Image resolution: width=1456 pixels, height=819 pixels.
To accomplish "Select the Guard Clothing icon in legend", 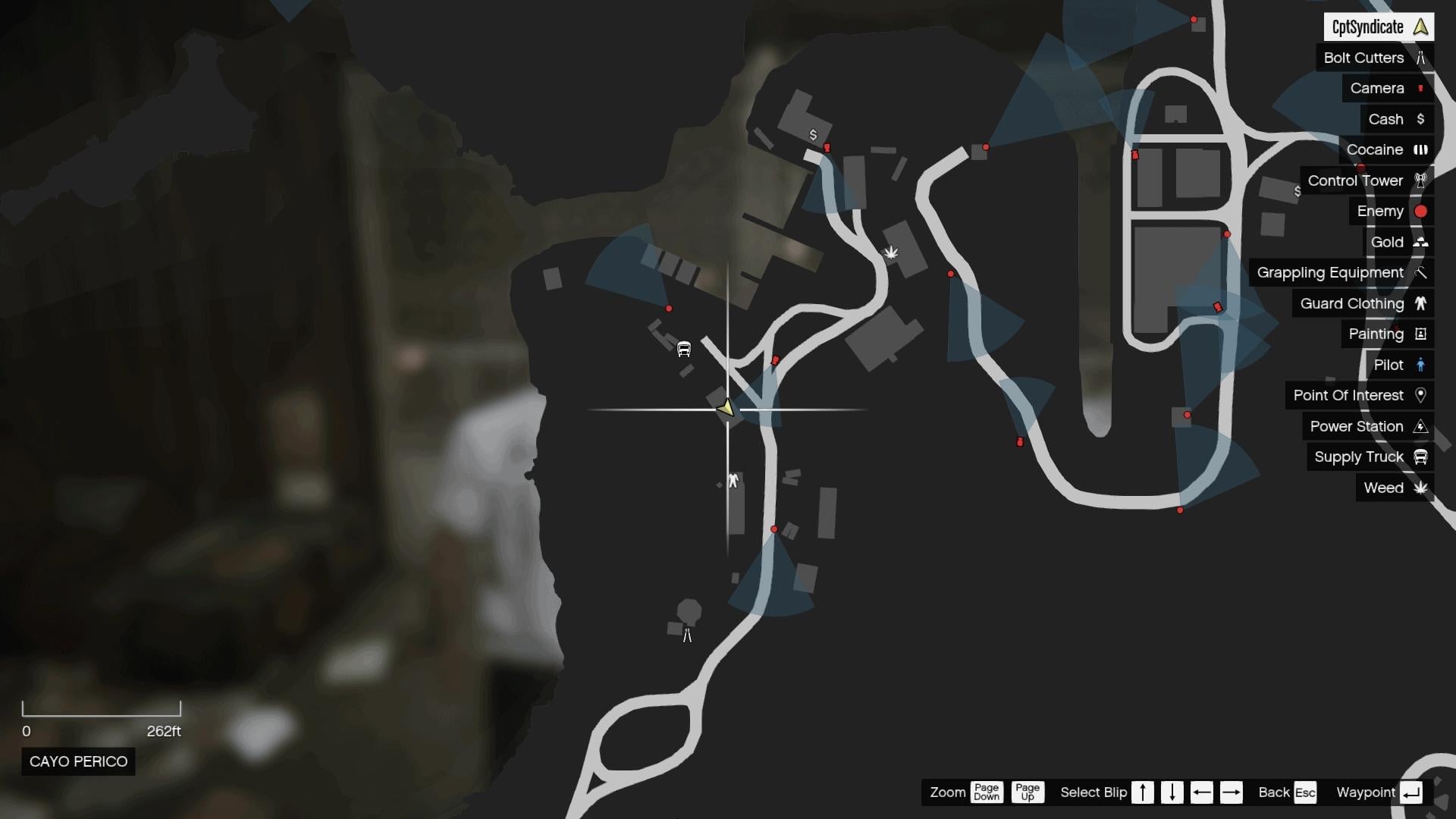I will pyautogui.click(x=1421, y=303).
